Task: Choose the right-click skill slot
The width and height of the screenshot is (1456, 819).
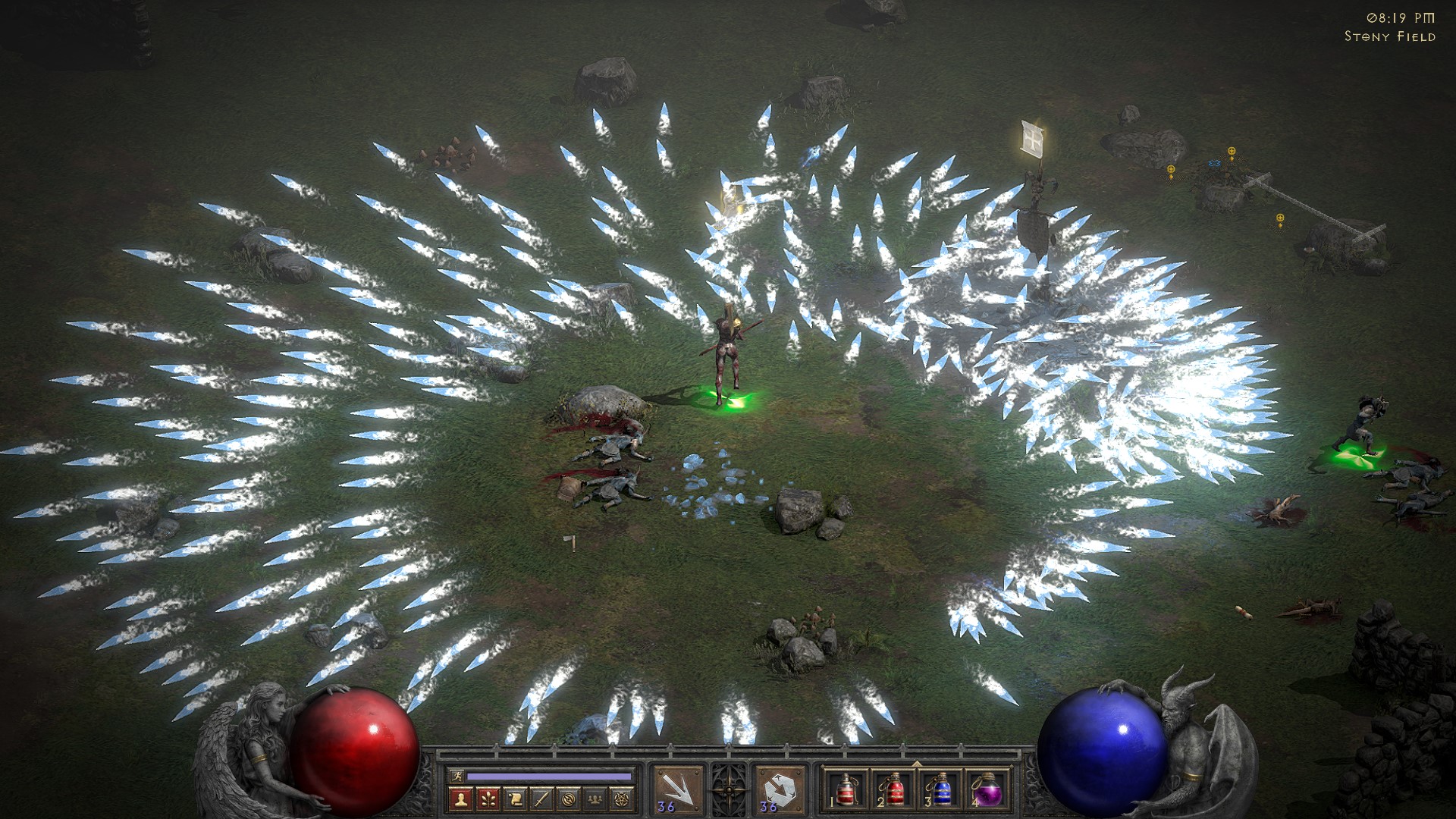Action: pos(779,790)
